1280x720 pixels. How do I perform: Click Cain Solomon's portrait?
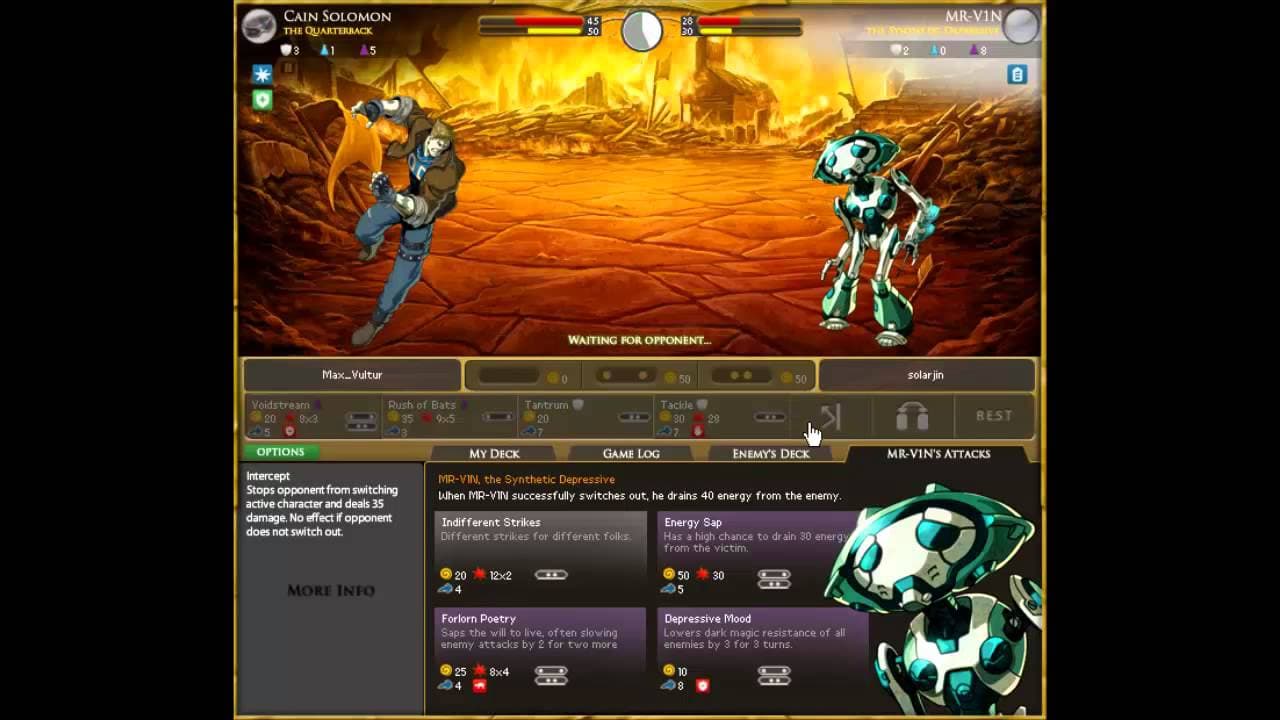click(x=258, y=27)
